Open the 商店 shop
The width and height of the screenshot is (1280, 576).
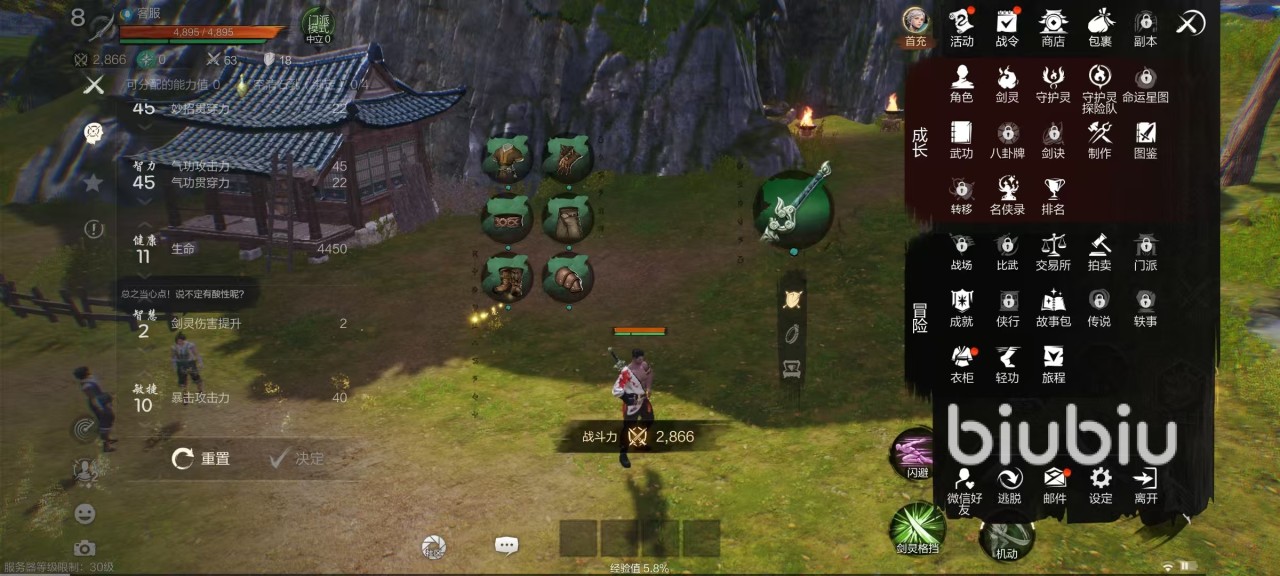point(1053,27)
